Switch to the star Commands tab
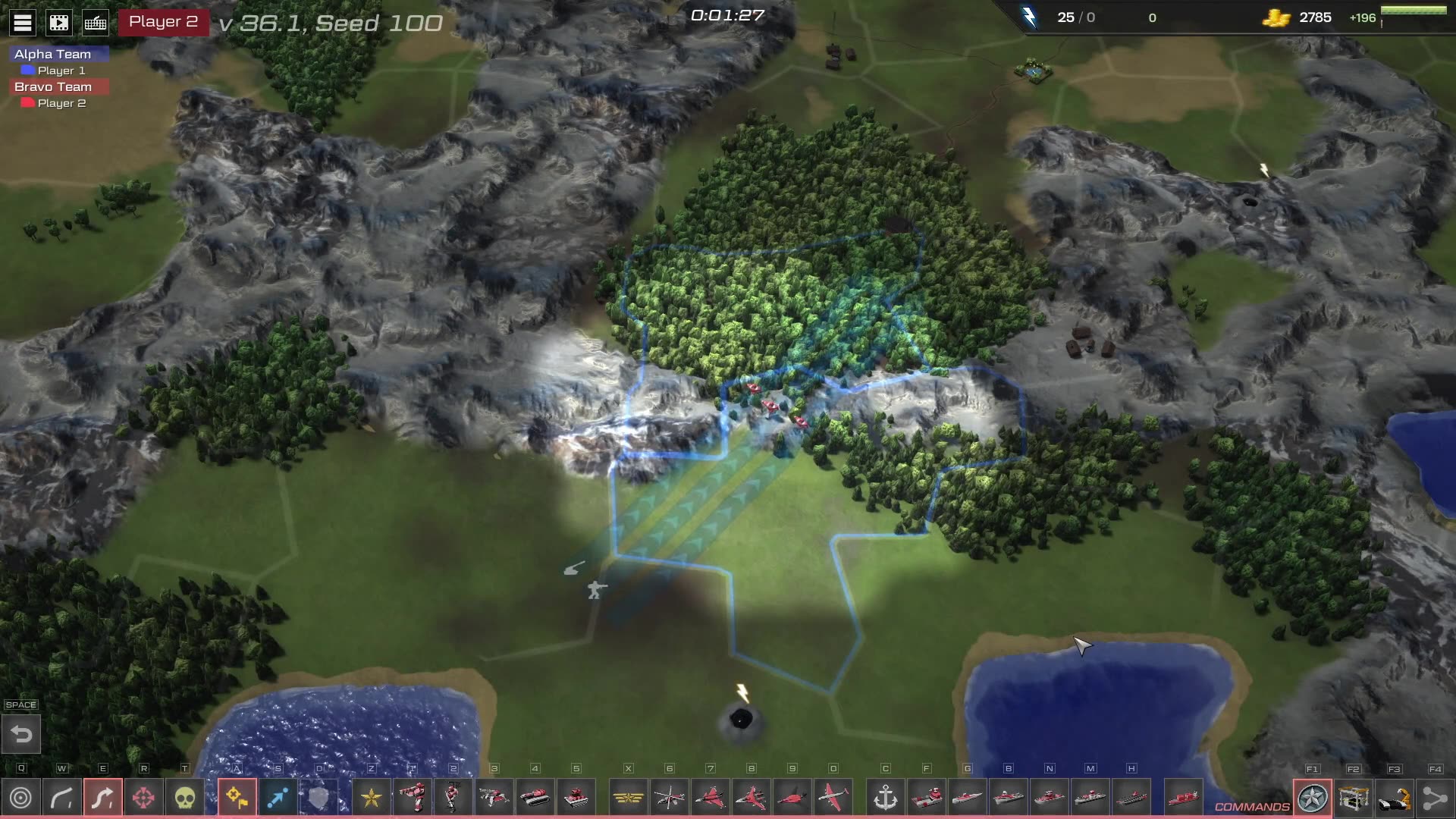The image size is (1456, 819). click(1313, 798)
